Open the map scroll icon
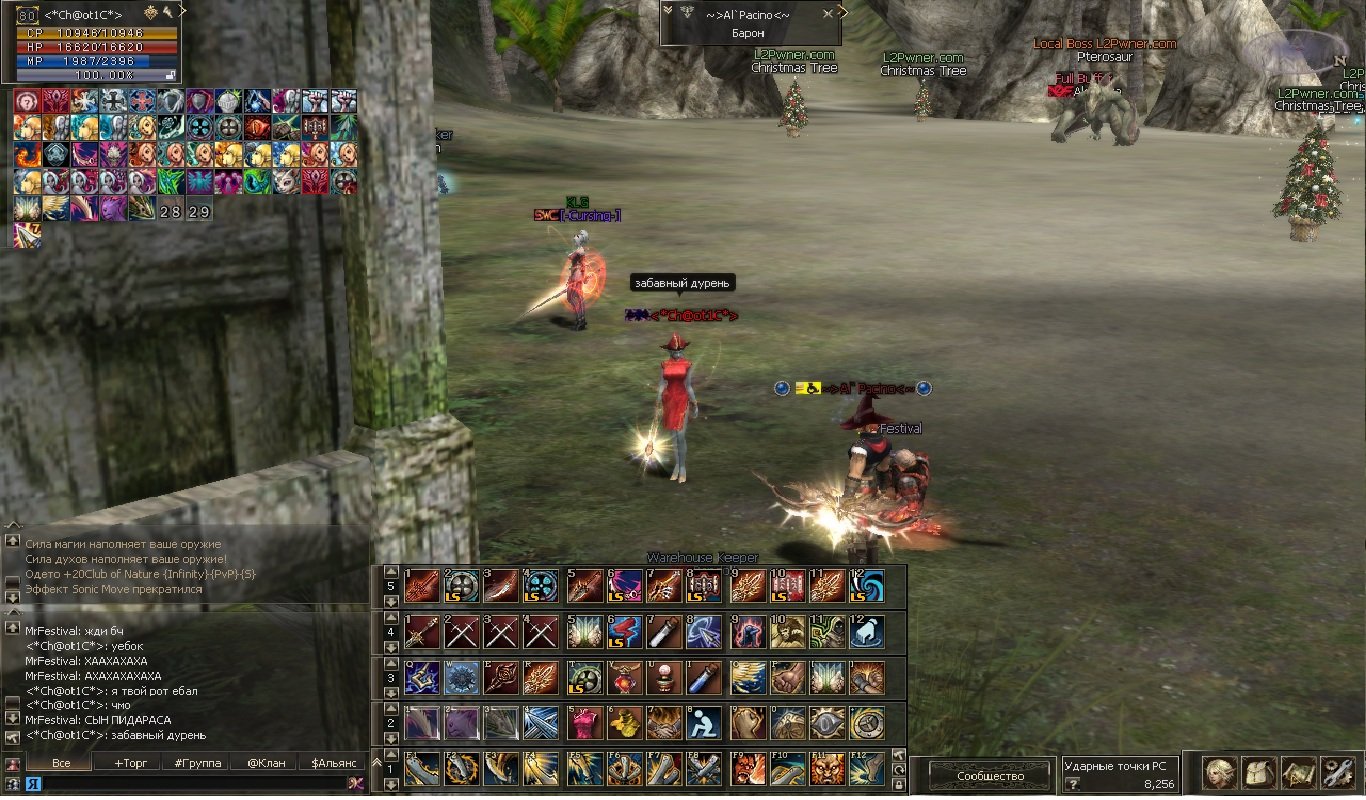 1298,772
